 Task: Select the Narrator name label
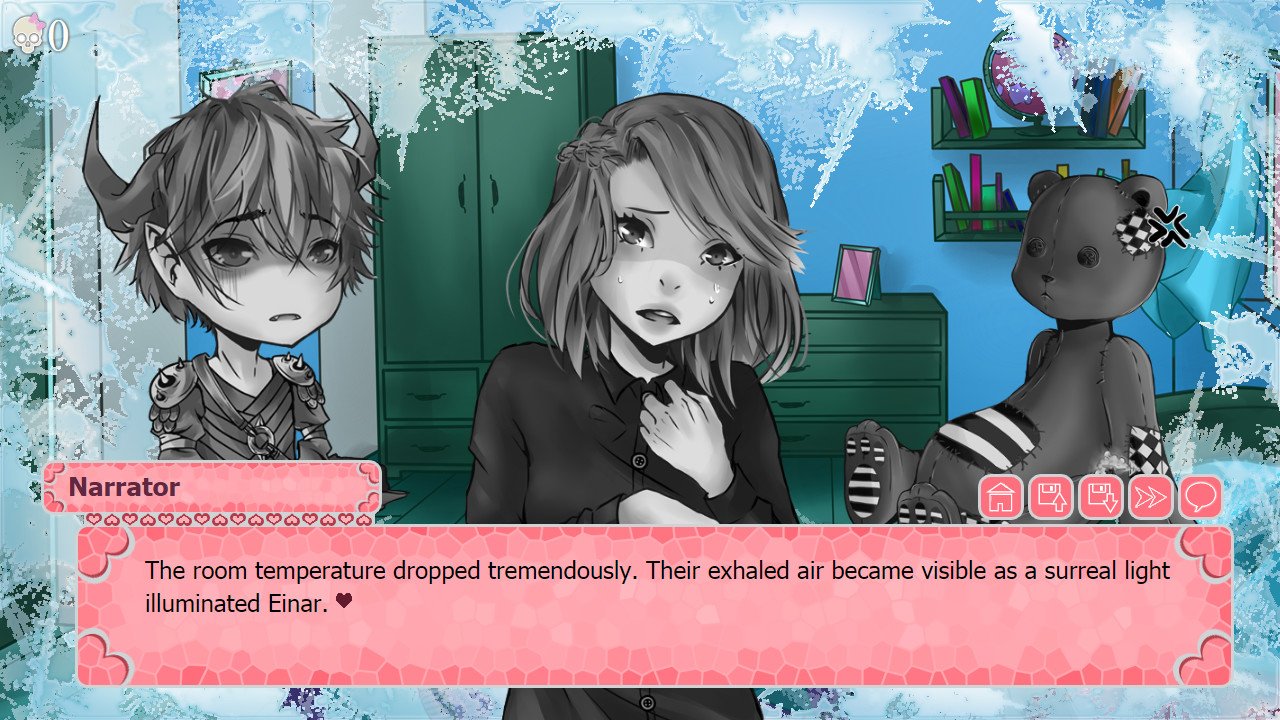(x=122, y=488)
